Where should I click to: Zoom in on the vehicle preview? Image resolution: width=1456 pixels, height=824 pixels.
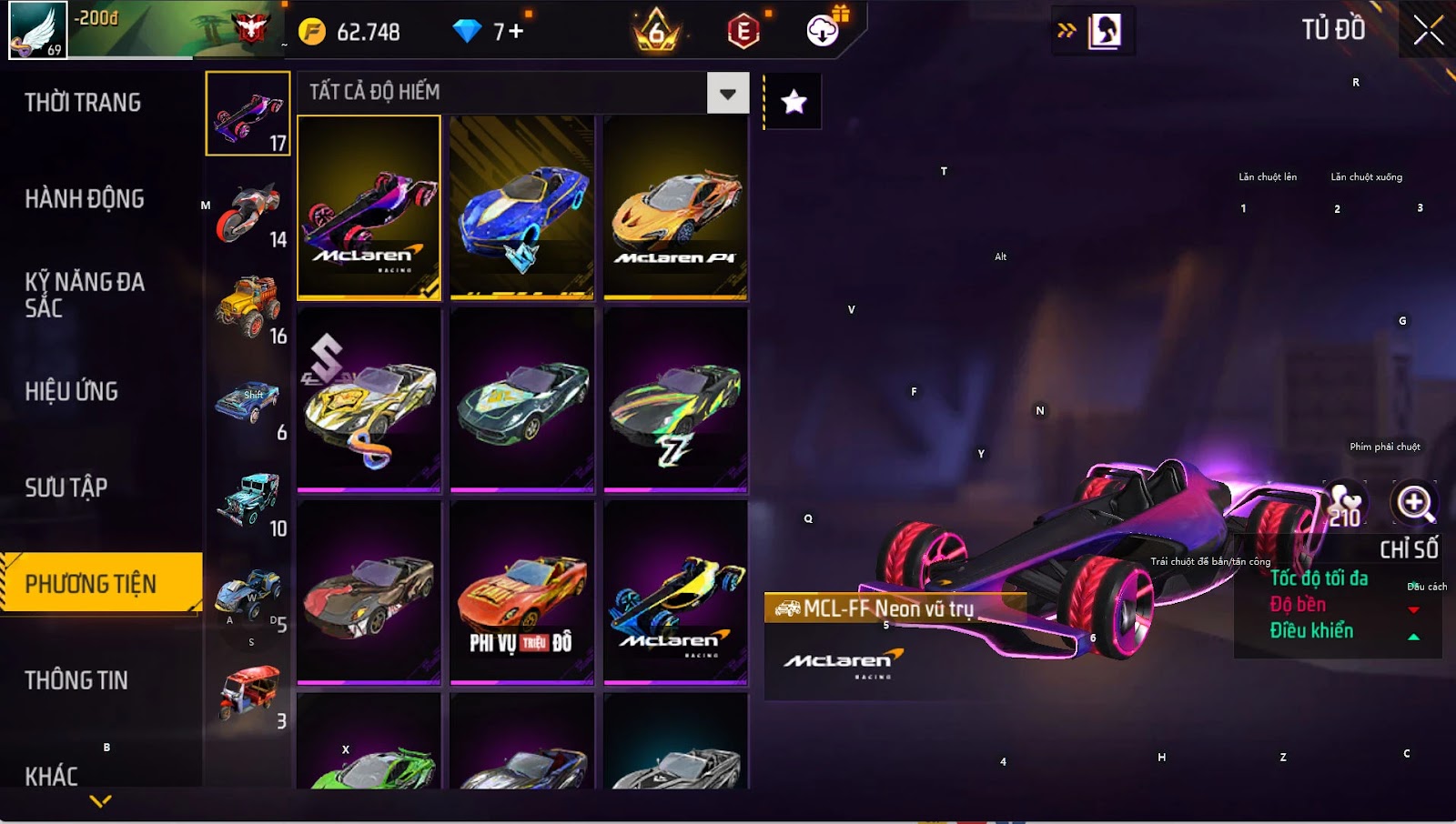1415,503
